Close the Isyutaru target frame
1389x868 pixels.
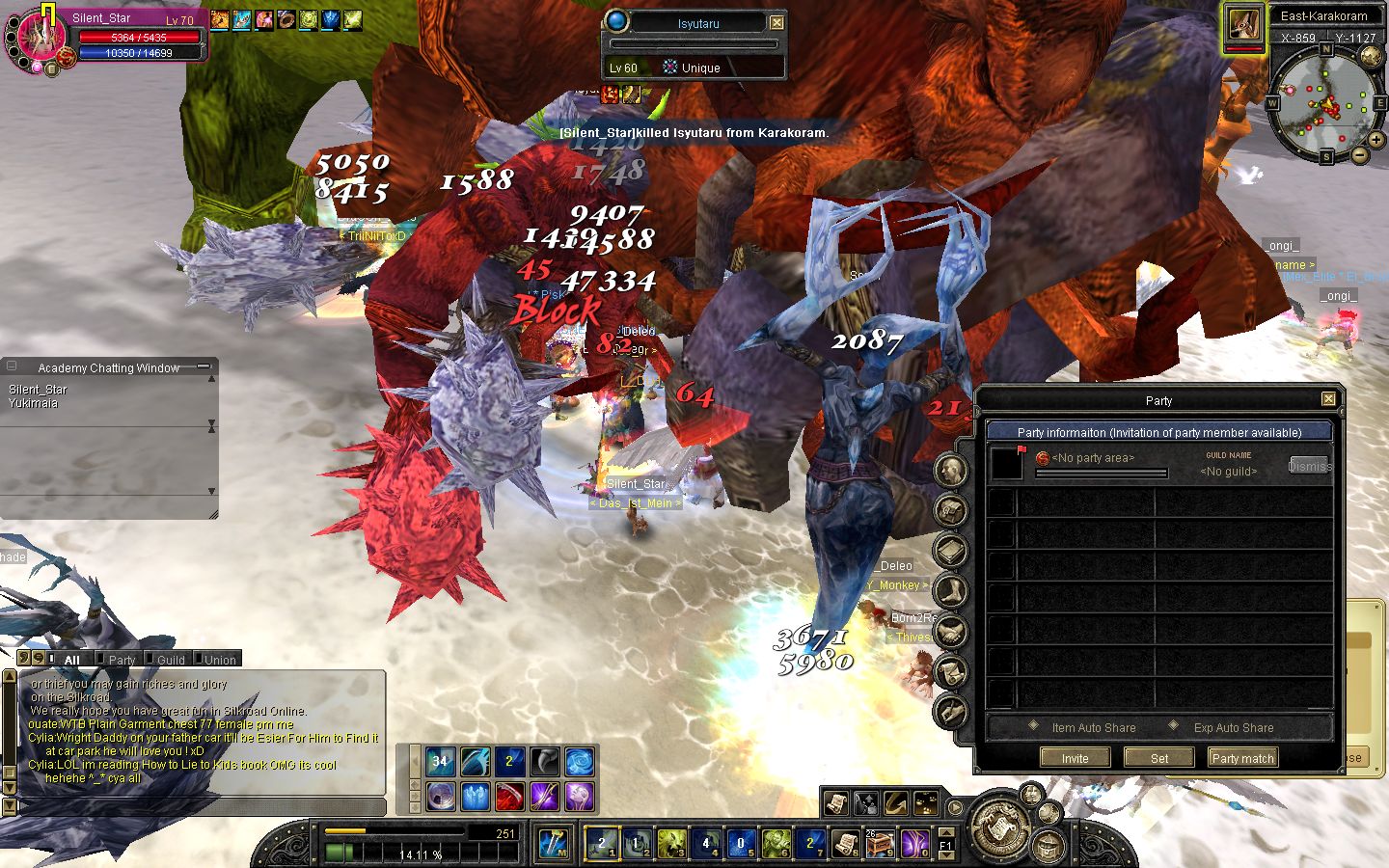point(776,22)
